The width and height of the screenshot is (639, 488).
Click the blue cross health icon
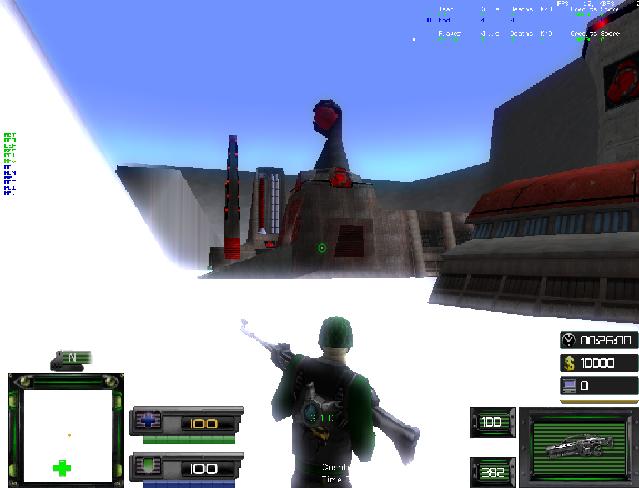pyautogui.click(x=148, y=422)
